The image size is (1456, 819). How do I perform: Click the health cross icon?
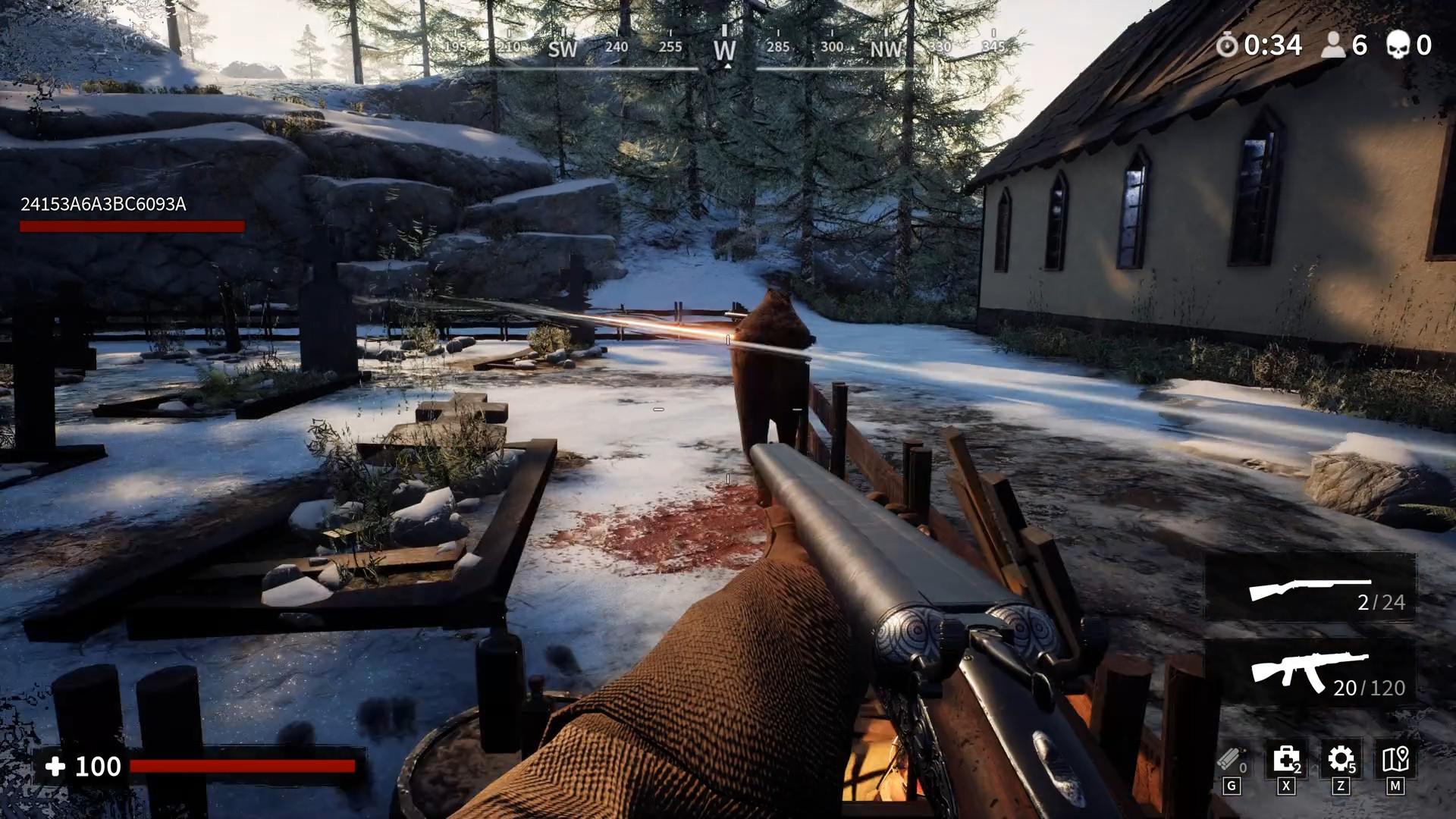pos(55,767)
